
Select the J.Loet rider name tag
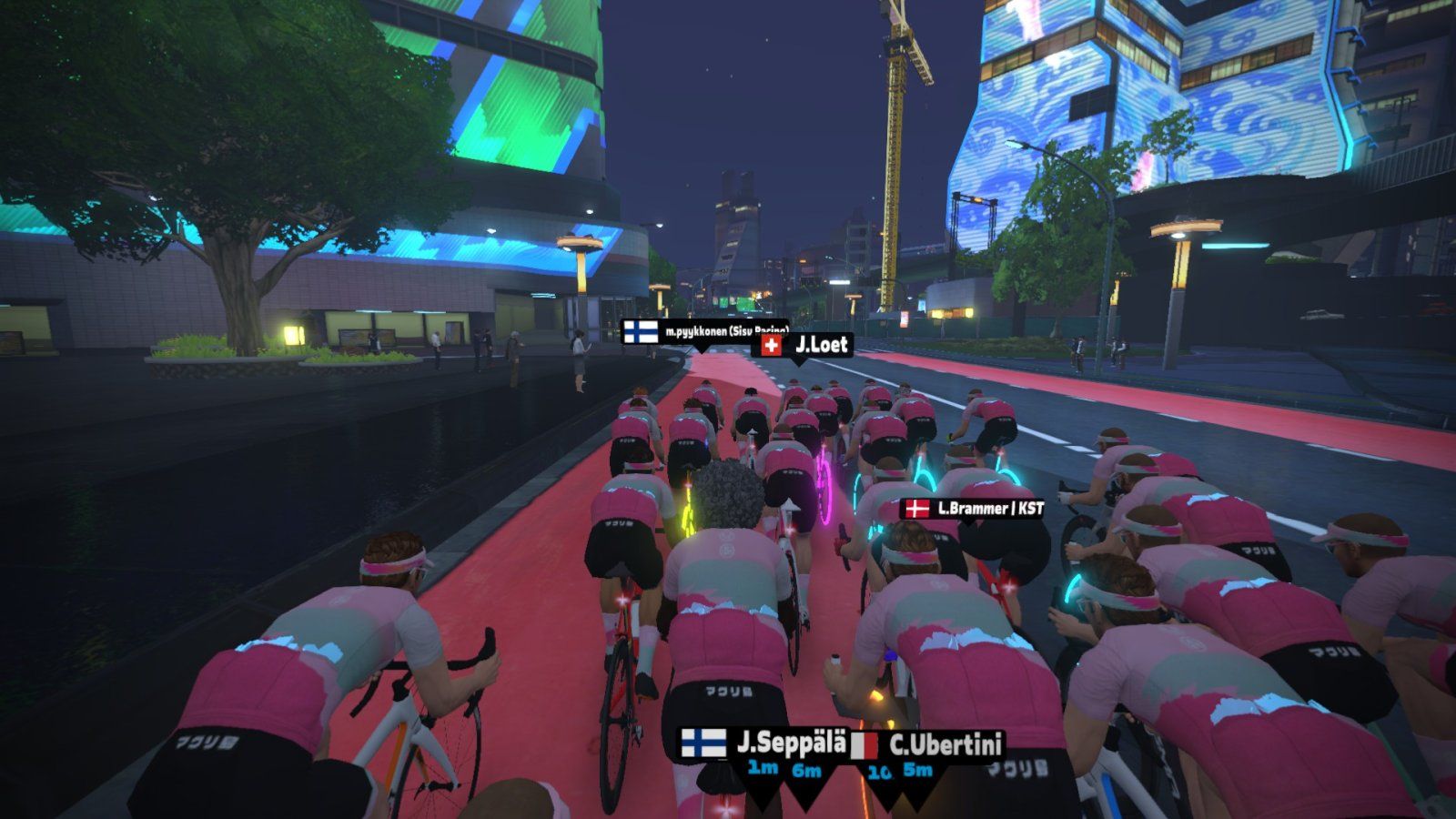[x=805, y=345]
